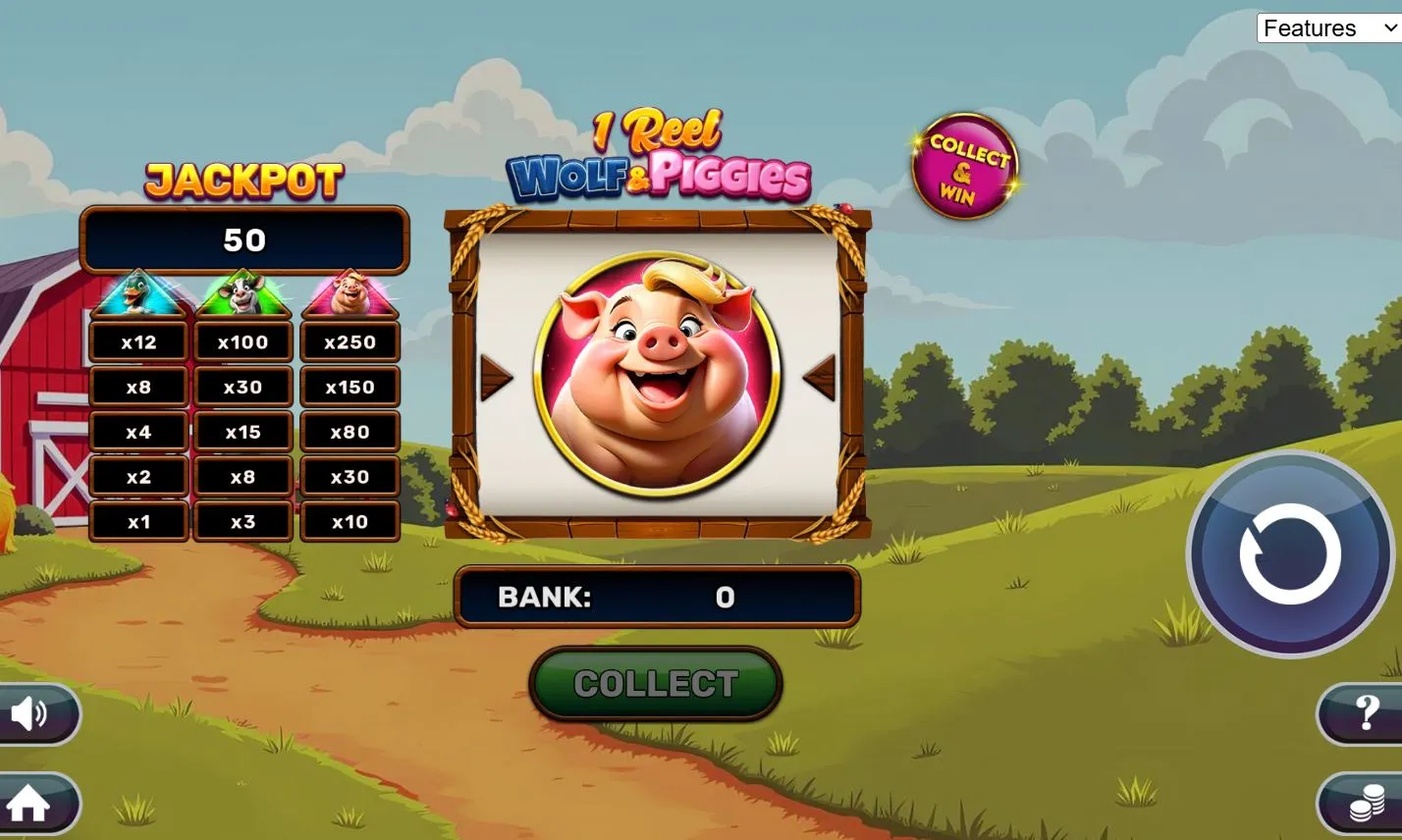Open bet settings with the coin stack icon
This screenshot has height=840, width=1402.
[1365, 806]
